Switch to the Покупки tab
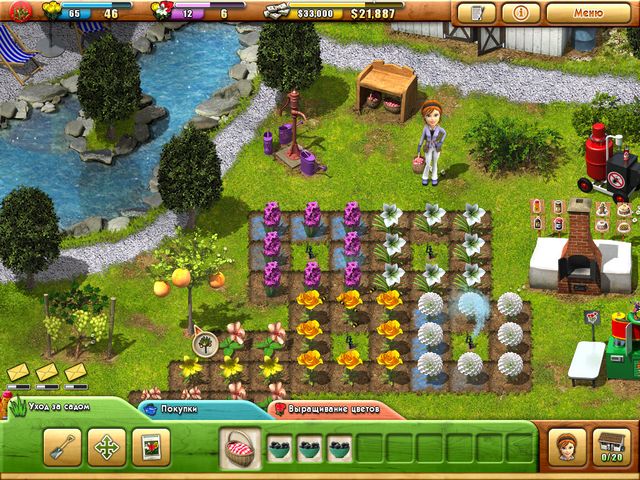The width and height of the screenshot is (640, 480). pos(182,409)
